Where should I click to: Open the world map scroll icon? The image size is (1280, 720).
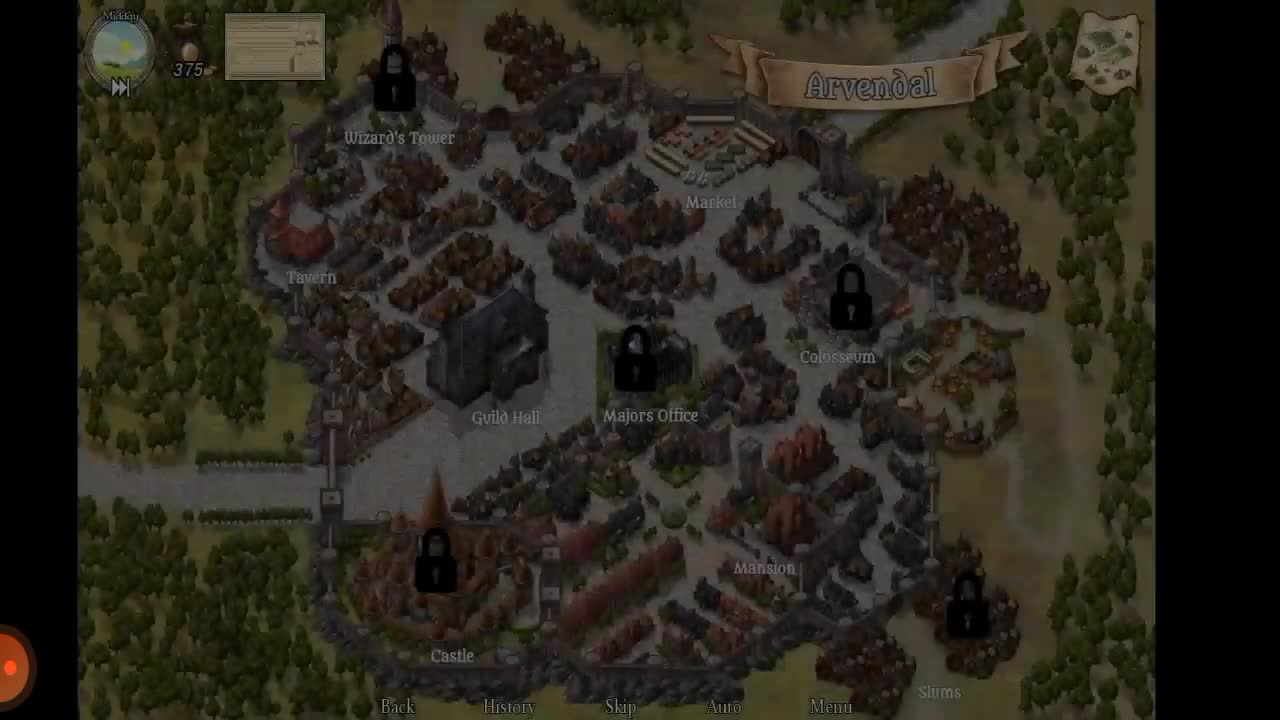(x=1105, y=51)
